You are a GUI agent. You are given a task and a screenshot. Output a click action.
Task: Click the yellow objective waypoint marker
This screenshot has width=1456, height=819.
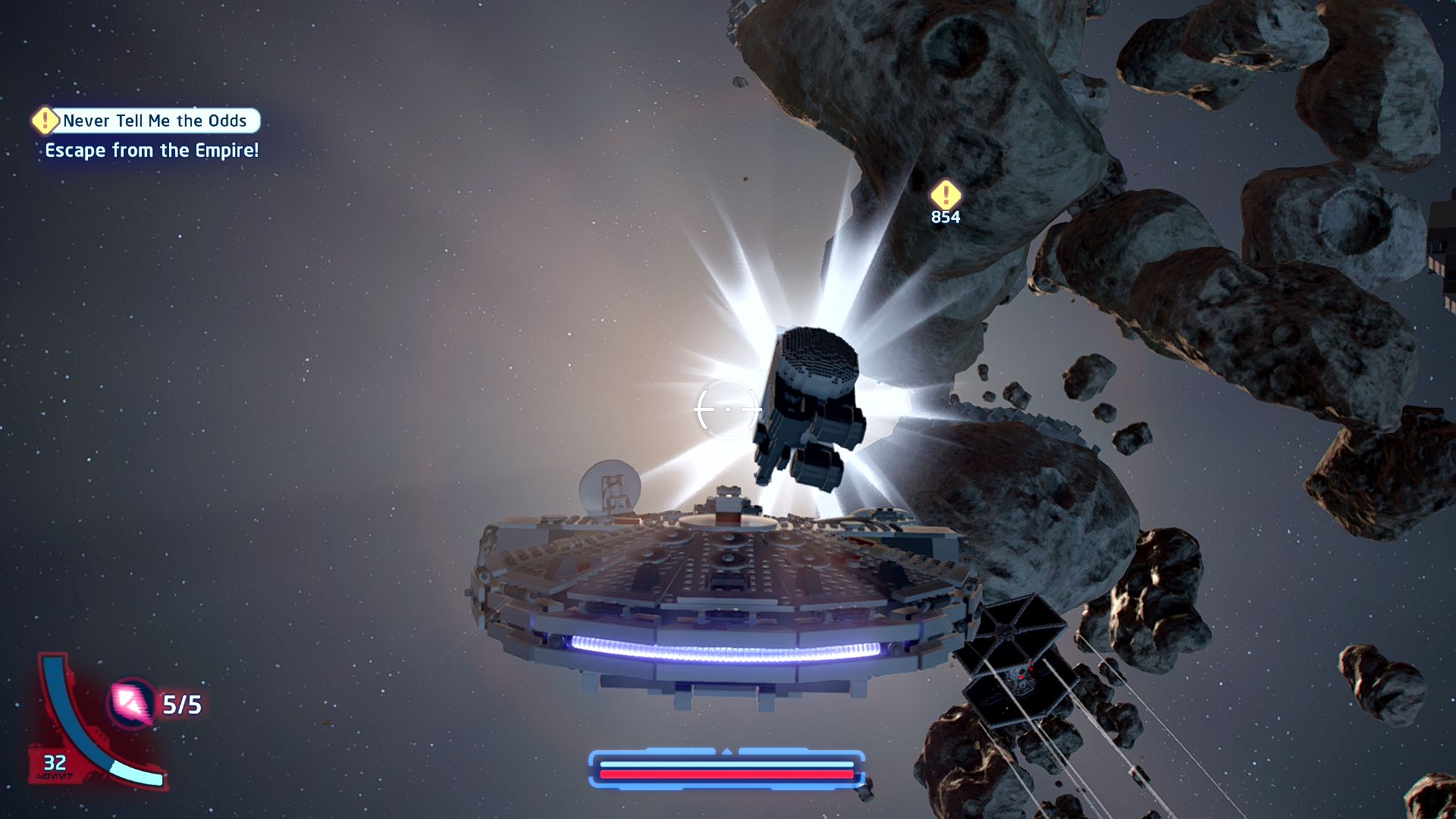[945, 195]
